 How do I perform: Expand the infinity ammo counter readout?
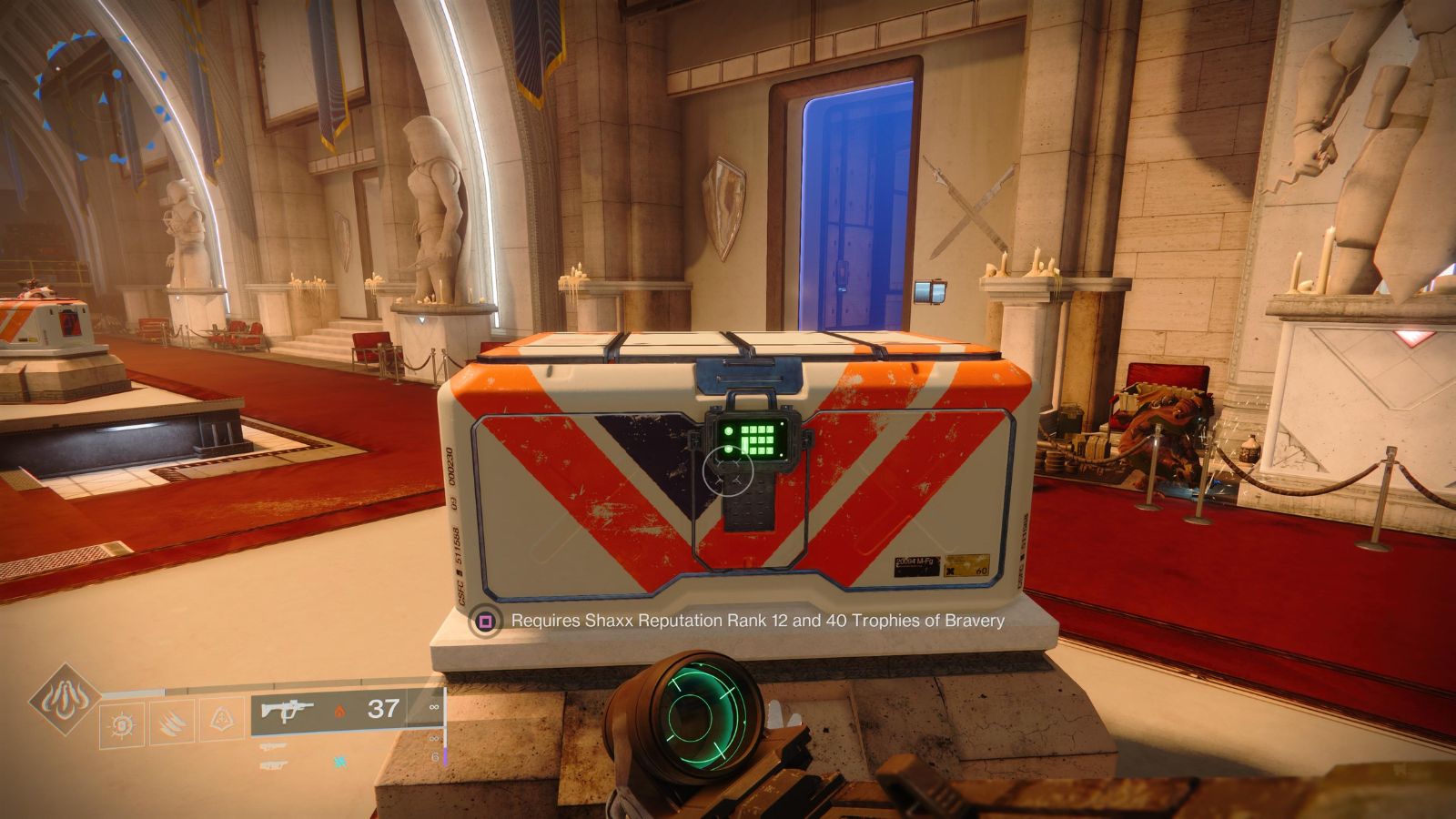[434, 707]
